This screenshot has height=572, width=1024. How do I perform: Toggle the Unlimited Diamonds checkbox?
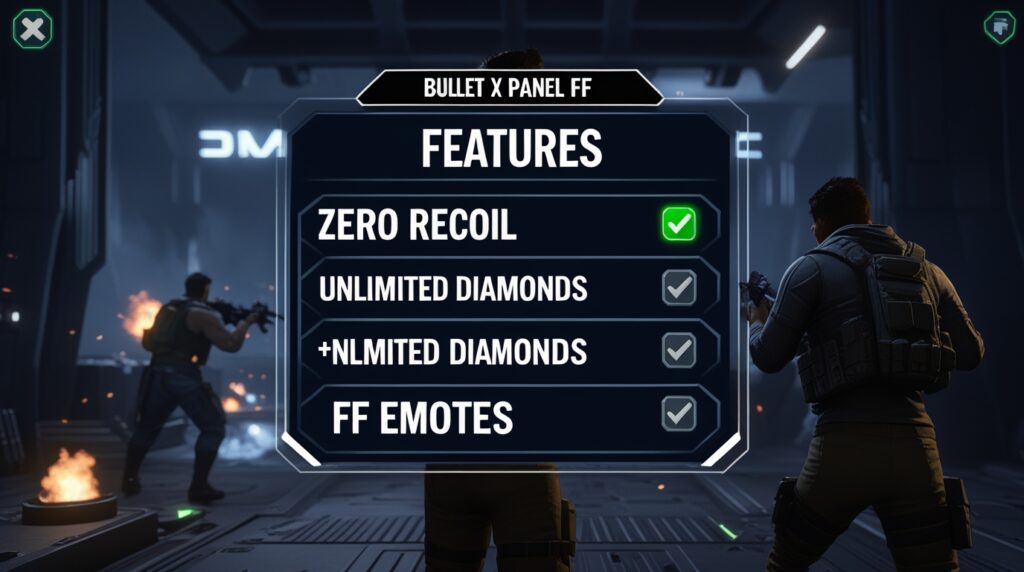[679, 288]
